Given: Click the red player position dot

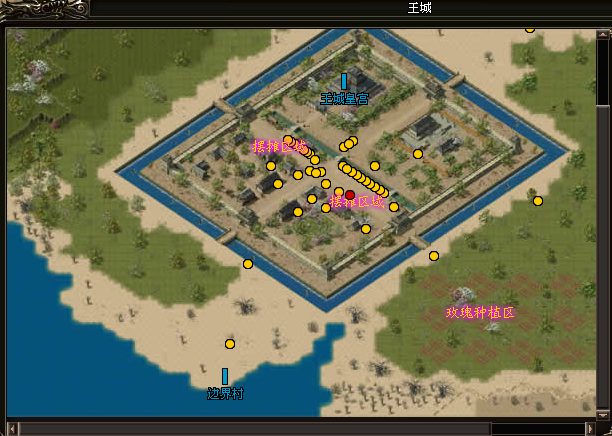Looking at the screenshot, I should (x=350, y=196).
